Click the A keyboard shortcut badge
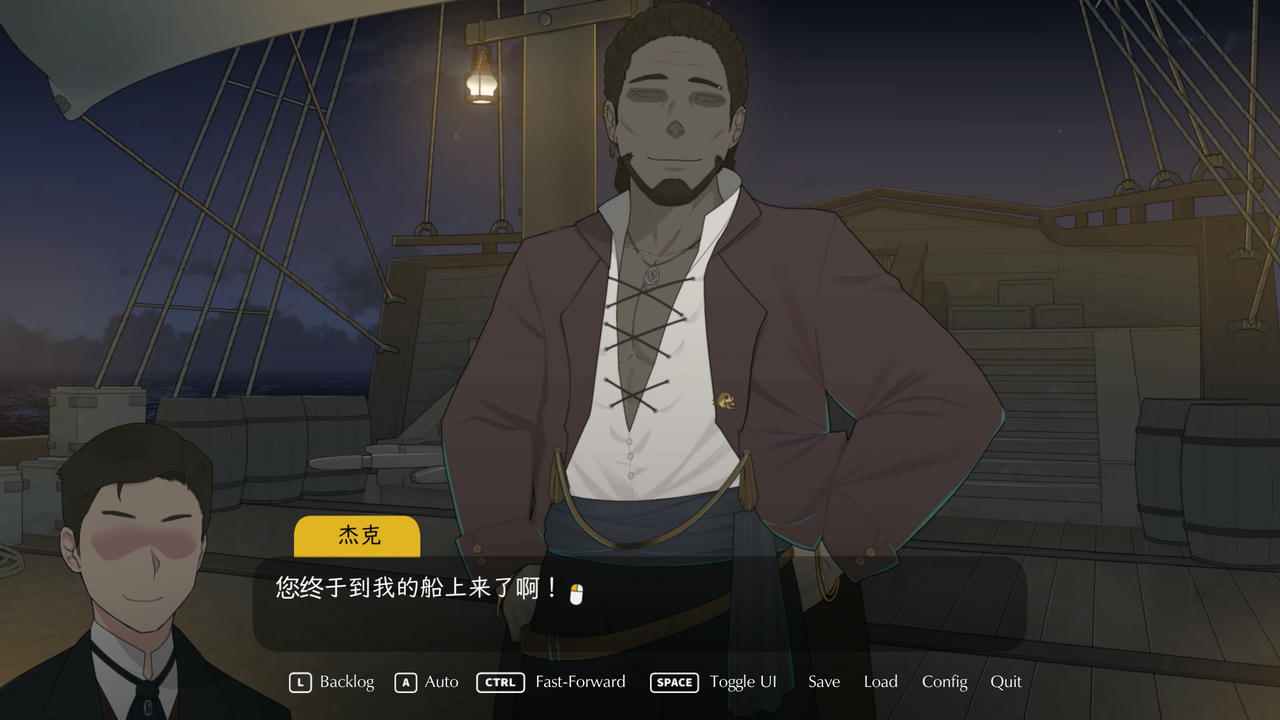Screen dimensions: 1280x720 coord(405,682)
